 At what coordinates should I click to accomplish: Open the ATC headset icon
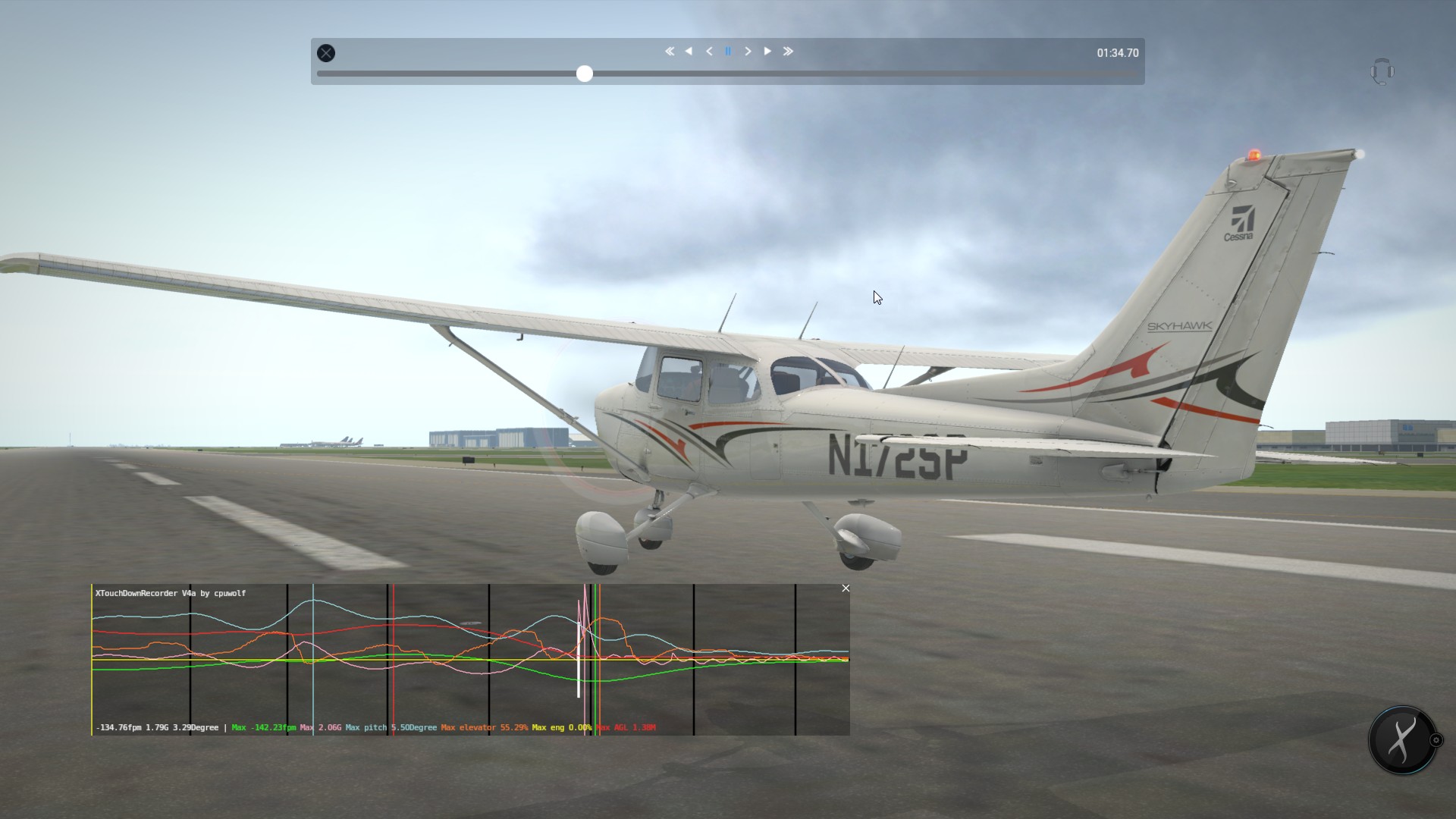[1382, 72]
